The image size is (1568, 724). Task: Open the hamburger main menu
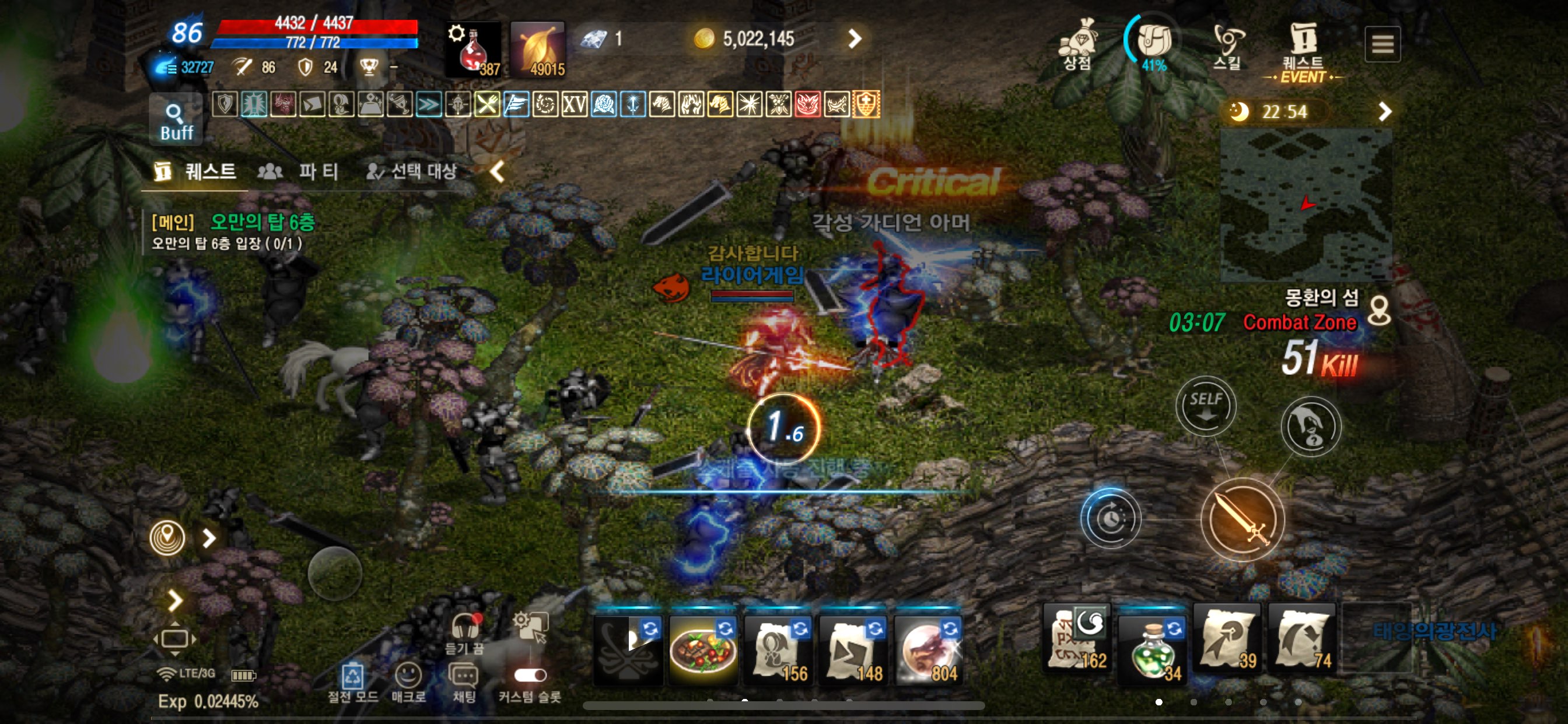click(1382, 44)
